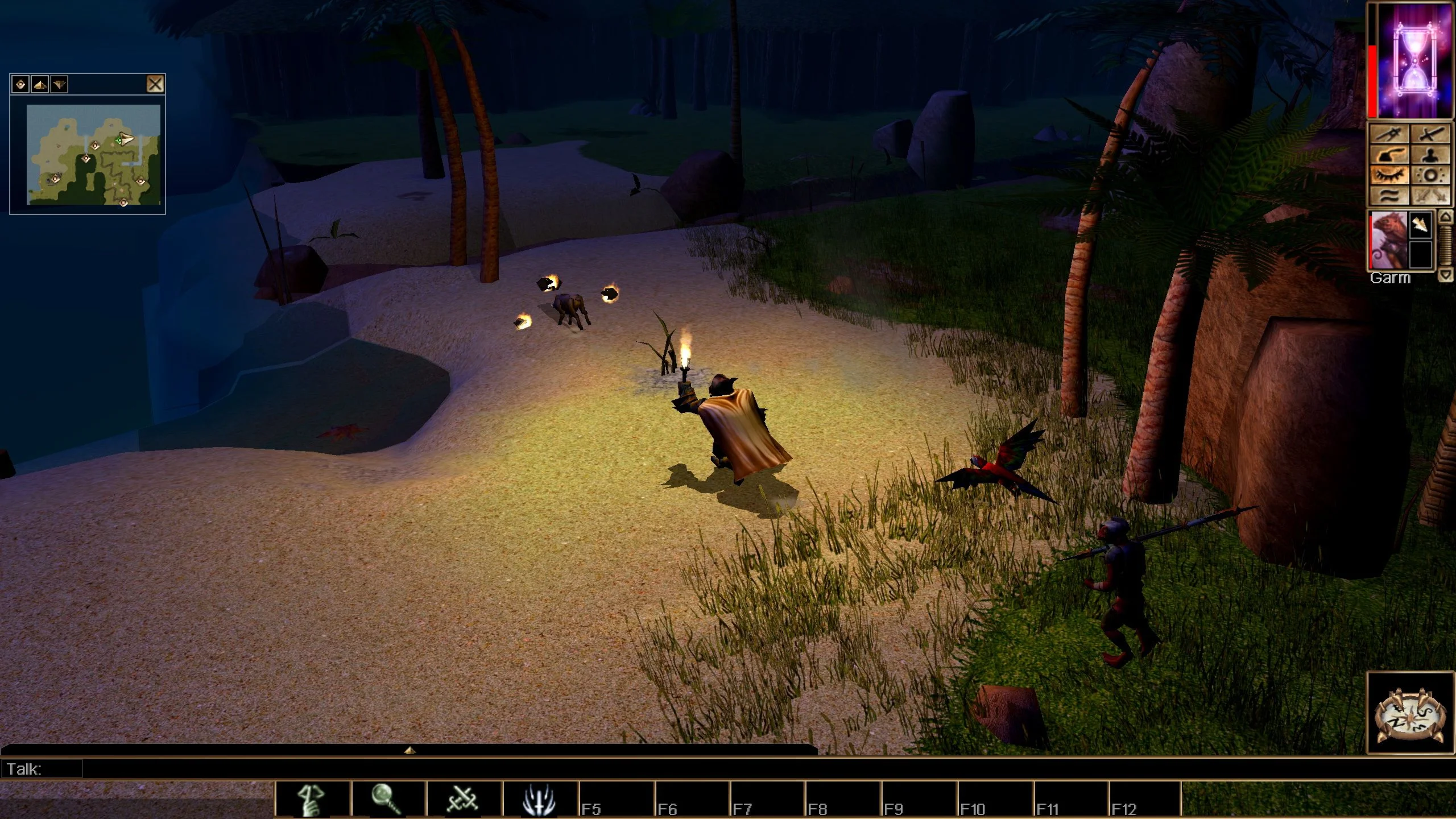Click the pointing hand icon
The height and width of the screenshot is (819, 1456).
click(x=1389, y=155)
